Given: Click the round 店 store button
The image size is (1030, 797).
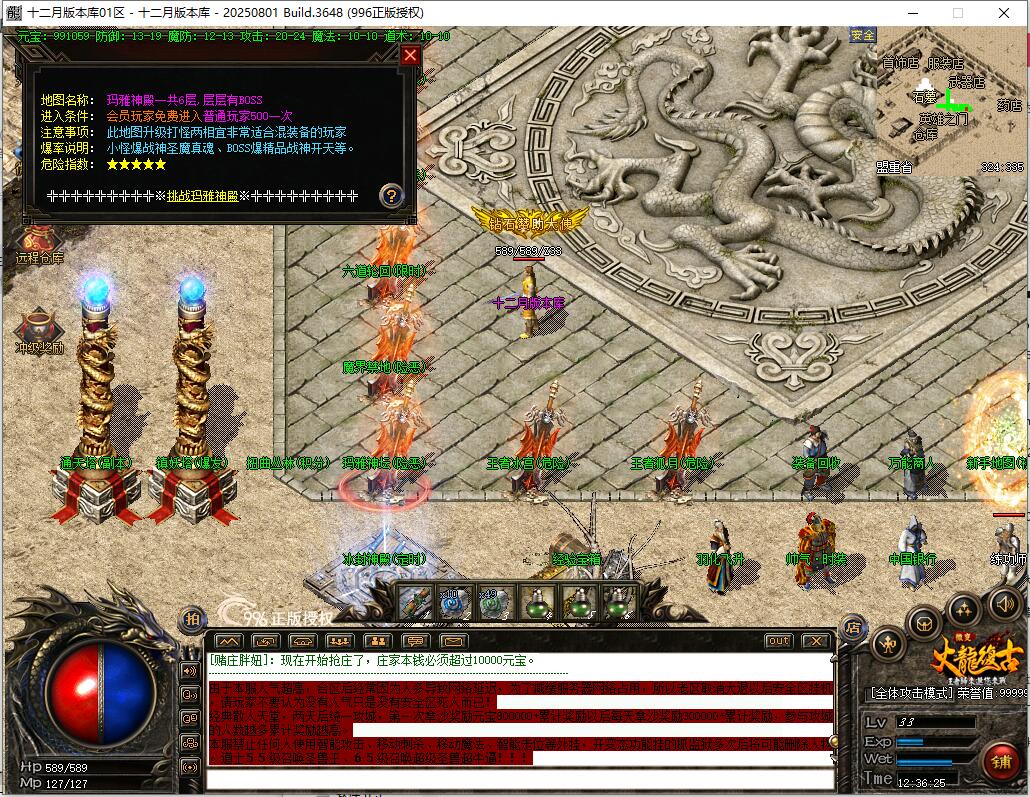Looking at the screenshot, I should coord(852,627).
